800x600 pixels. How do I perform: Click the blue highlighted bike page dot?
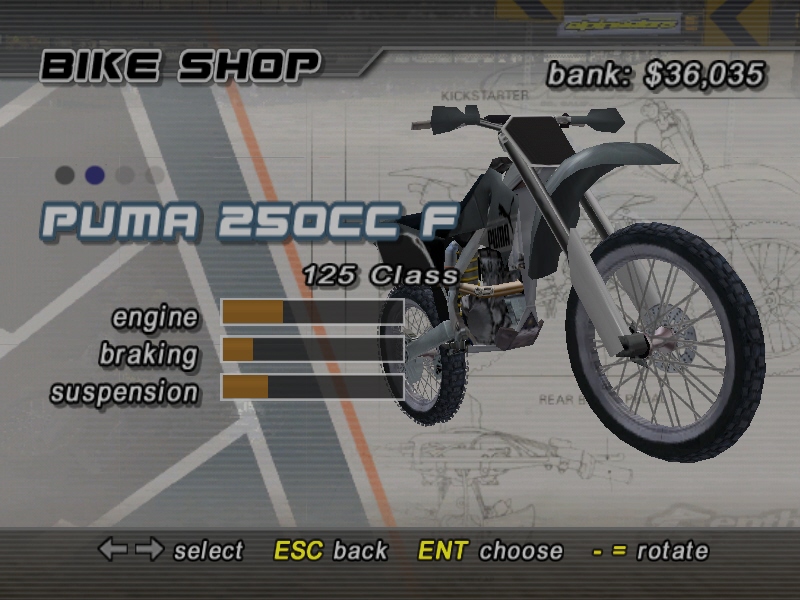point(95,175)
